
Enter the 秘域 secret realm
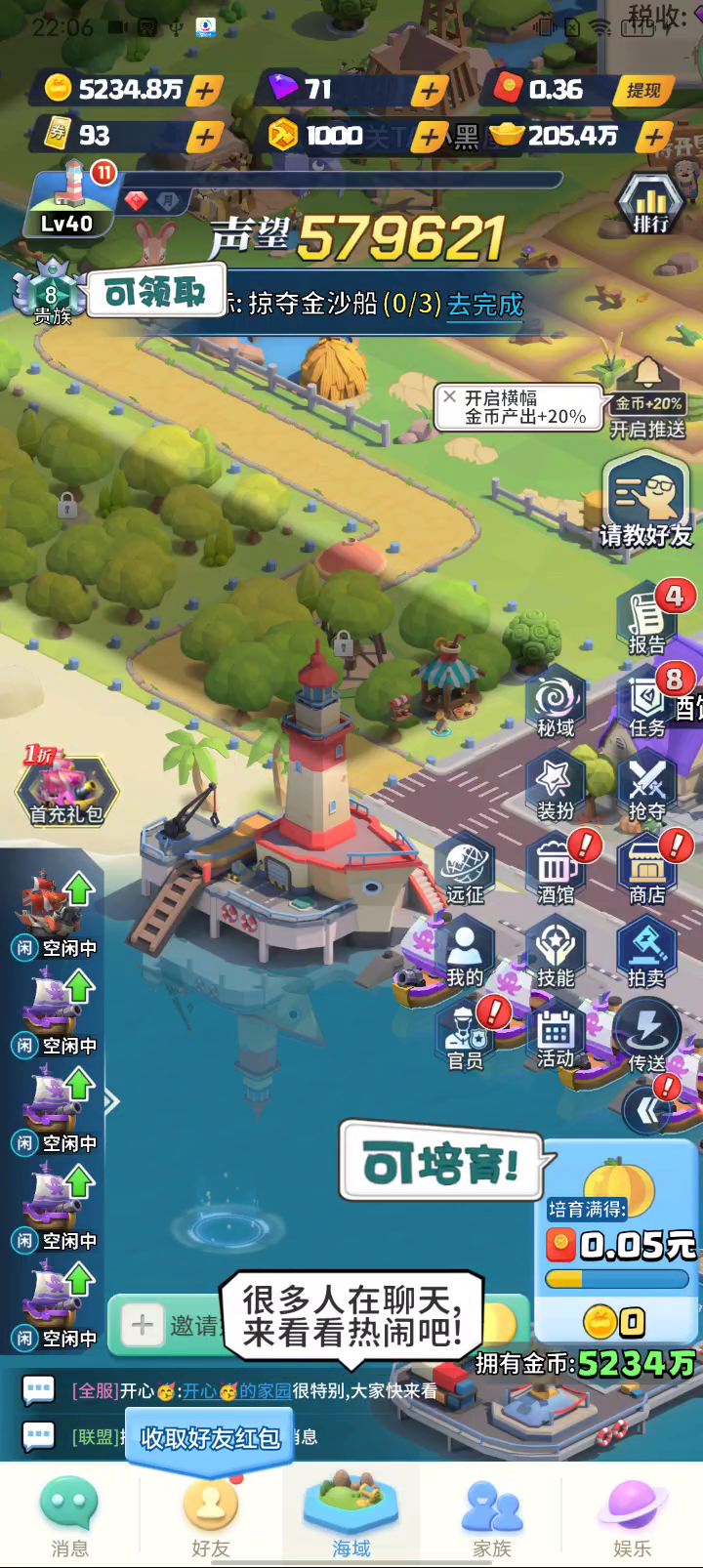coord(556,703)
